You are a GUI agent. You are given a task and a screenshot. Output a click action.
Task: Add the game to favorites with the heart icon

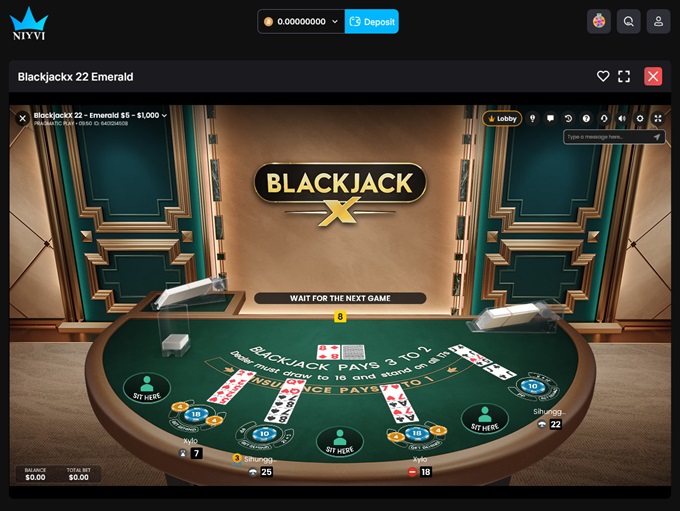click(603, 76)
